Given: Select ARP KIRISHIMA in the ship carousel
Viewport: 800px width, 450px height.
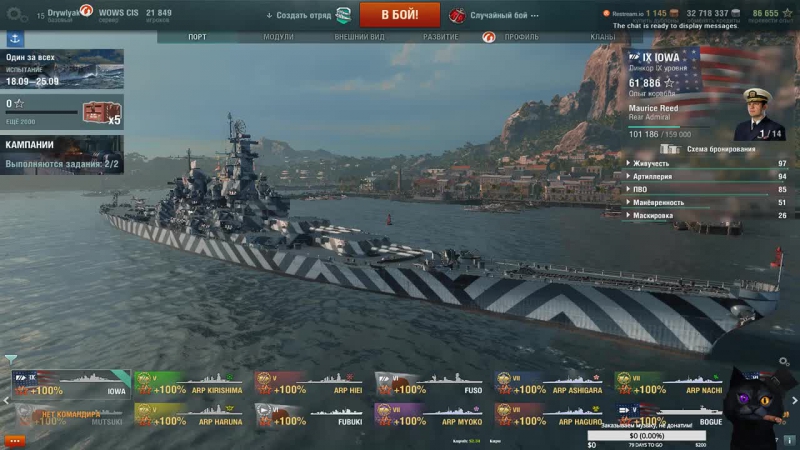Looking at the screenshot, I should 190,385.
